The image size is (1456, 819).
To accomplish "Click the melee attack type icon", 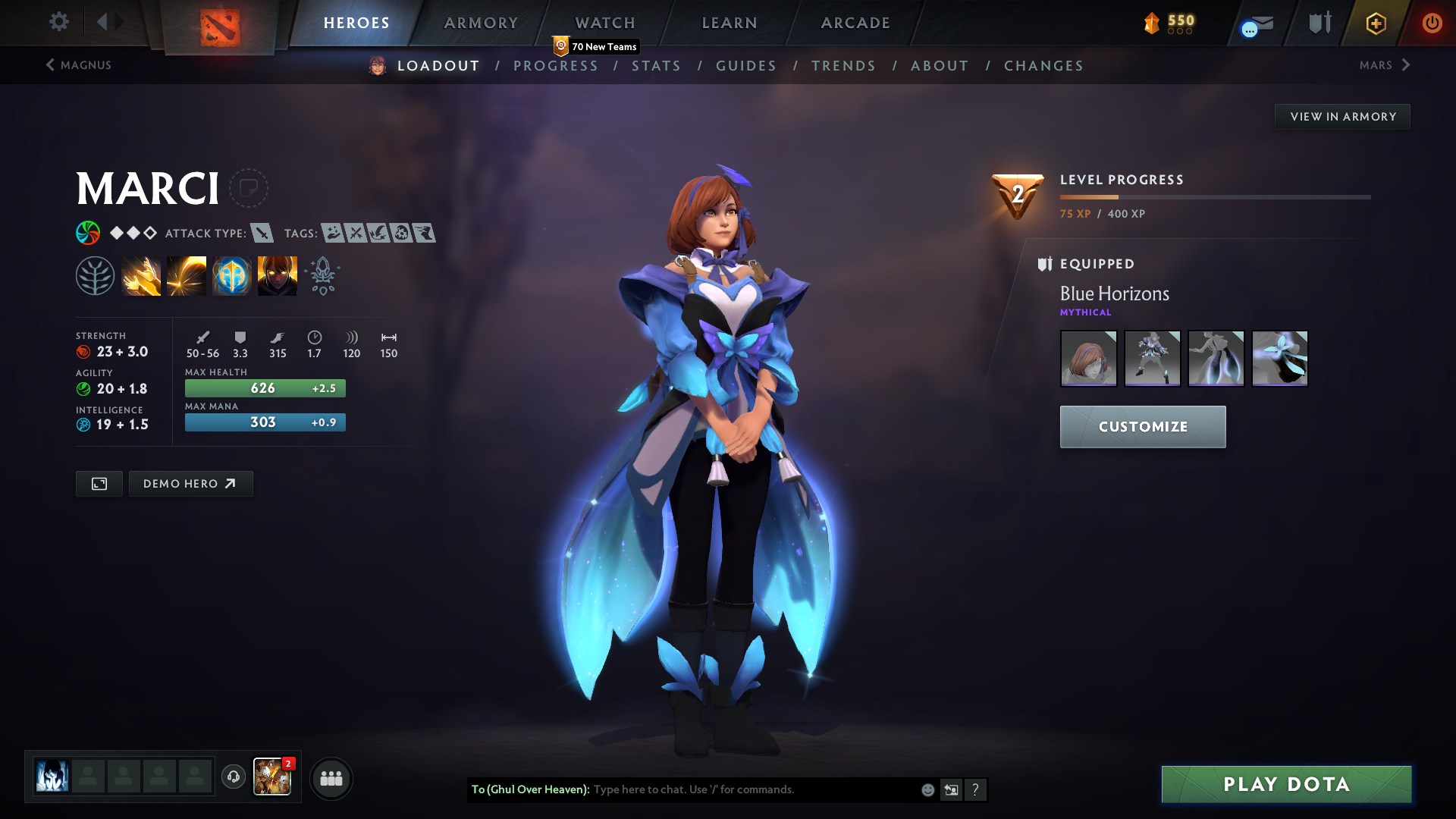I will coord(262,234).
